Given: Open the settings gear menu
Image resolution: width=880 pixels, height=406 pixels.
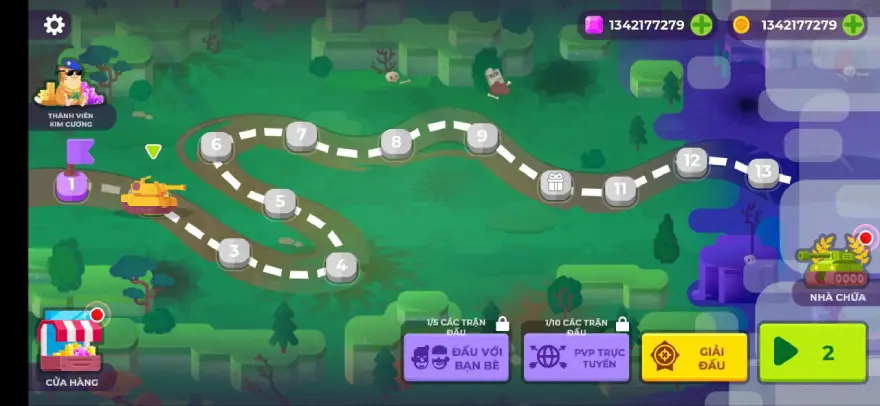Looking at the screenshot, I should point(55,25).
